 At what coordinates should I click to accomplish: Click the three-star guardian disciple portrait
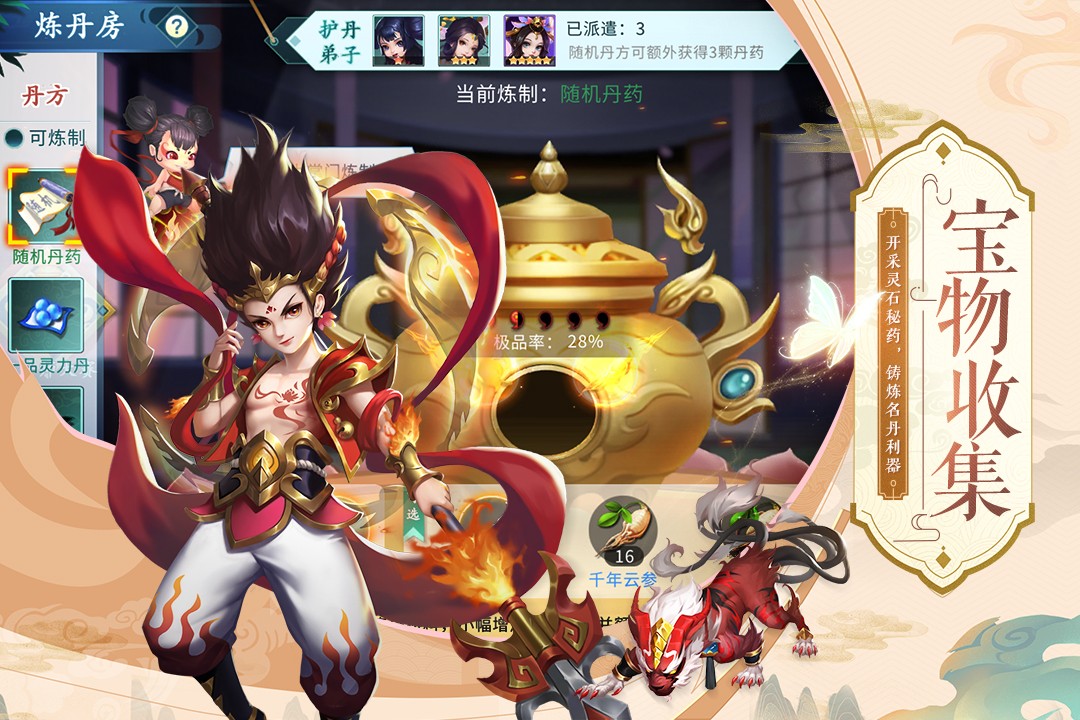pyautogui.click(x=463, y=40)
